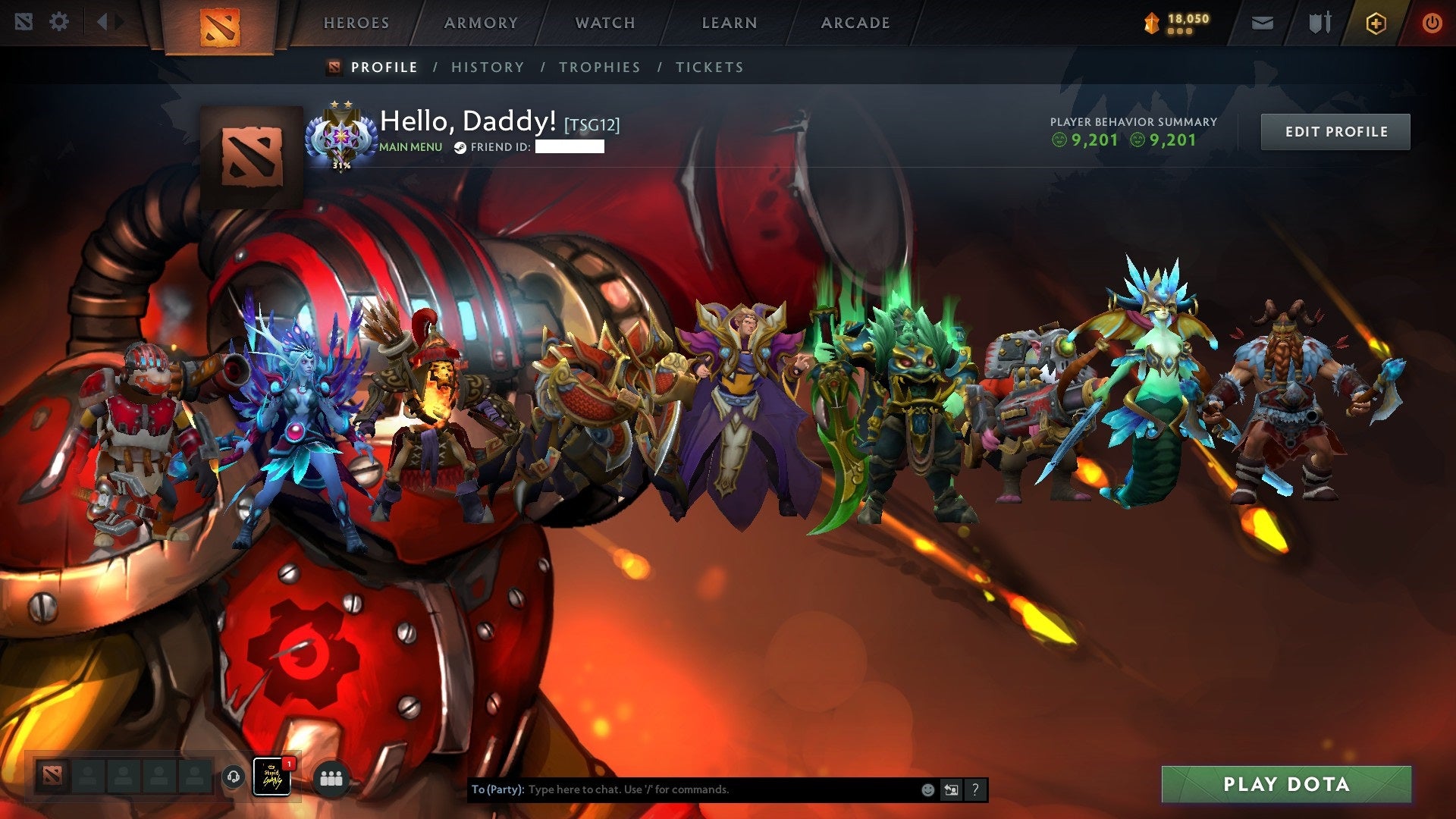1456x819 pixels.
Task: Open the chat channel selector beside the emoticon
Action: pyautogui.click(x=951, y=789)
